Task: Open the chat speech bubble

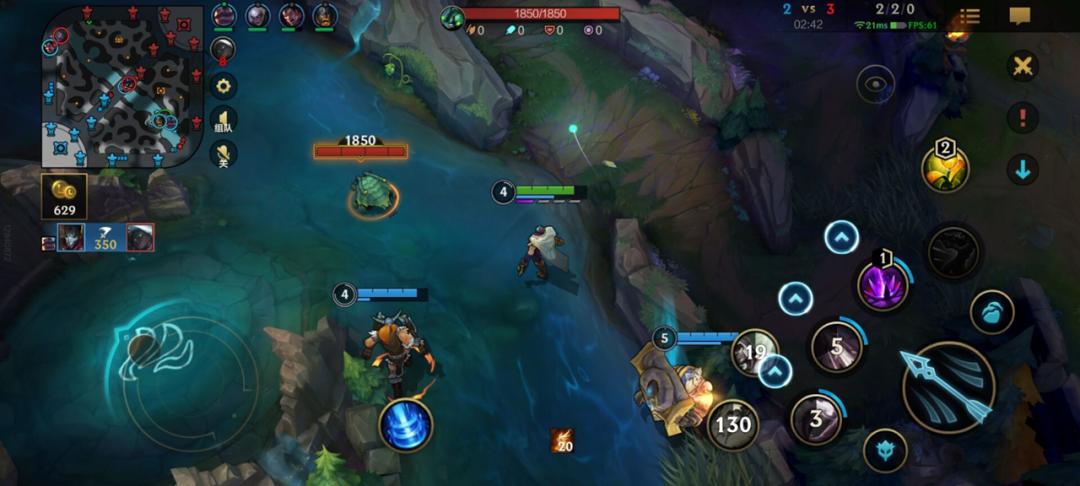Action: pyautogui.click(x=1020, y=17)
